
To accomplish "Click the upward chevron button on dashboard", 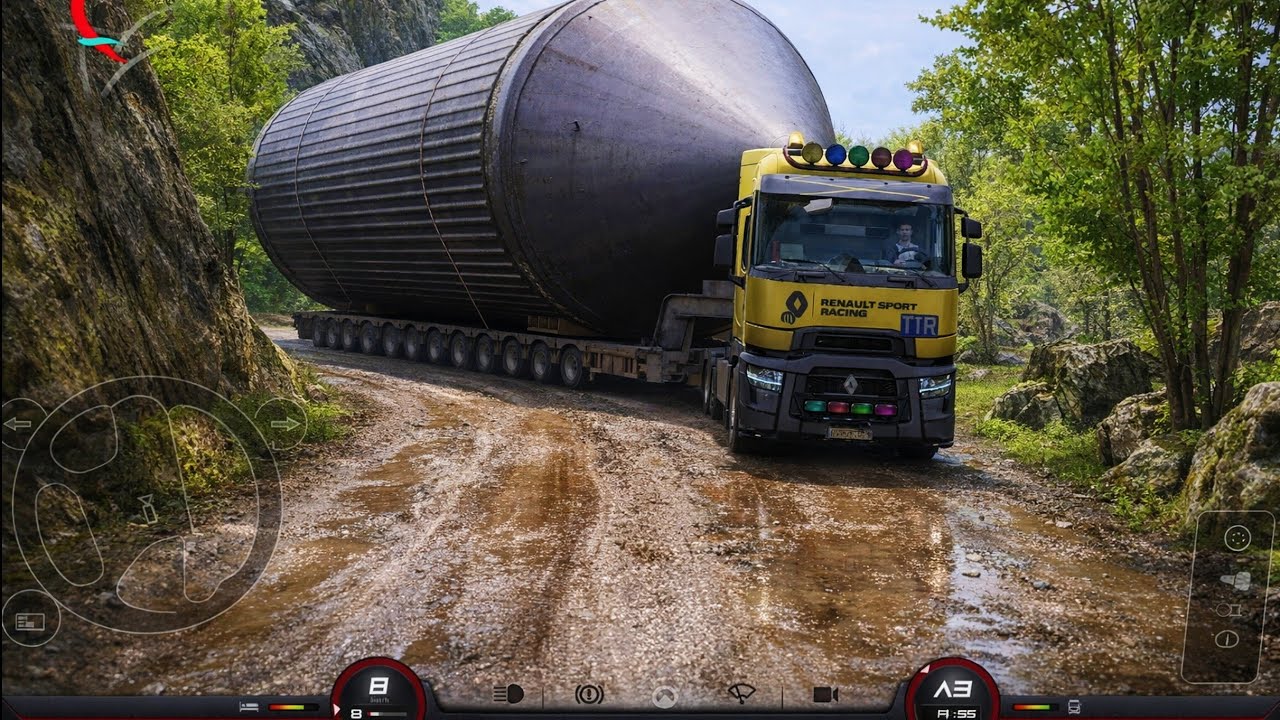I will pos(665,696).
